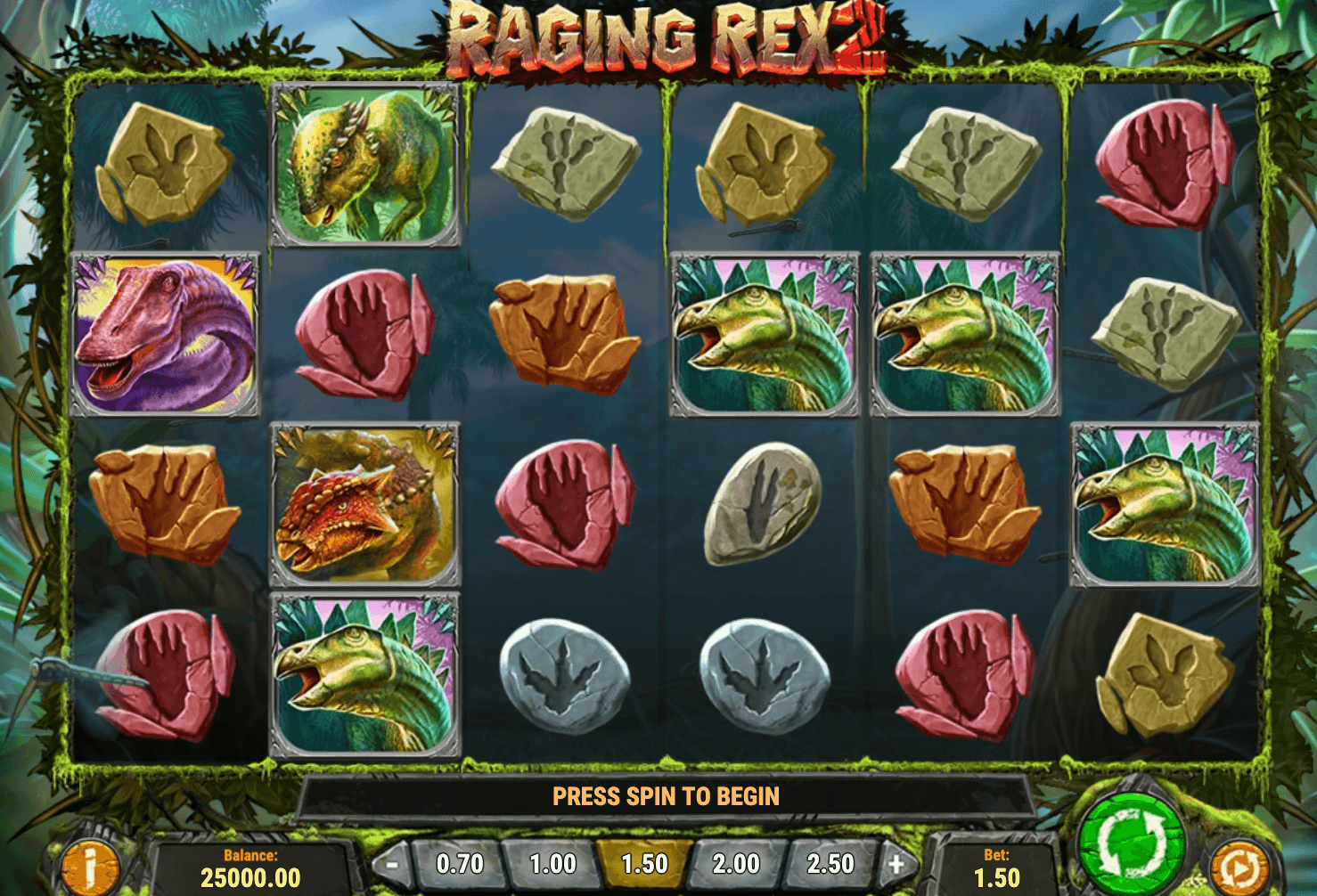Select the 2.00 bet option
This screenshot has width=1317, height=896.
point(734,862)
